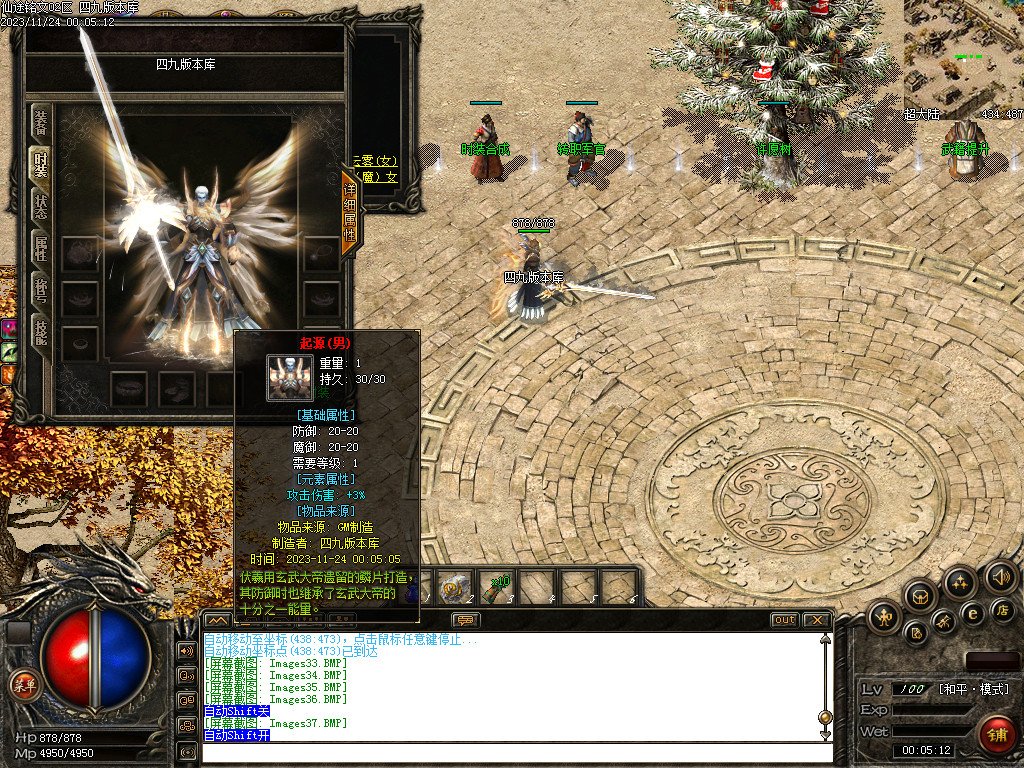Toggle the 和平·模式 attack mode label

pyautogui.click(x=974, y=689)
